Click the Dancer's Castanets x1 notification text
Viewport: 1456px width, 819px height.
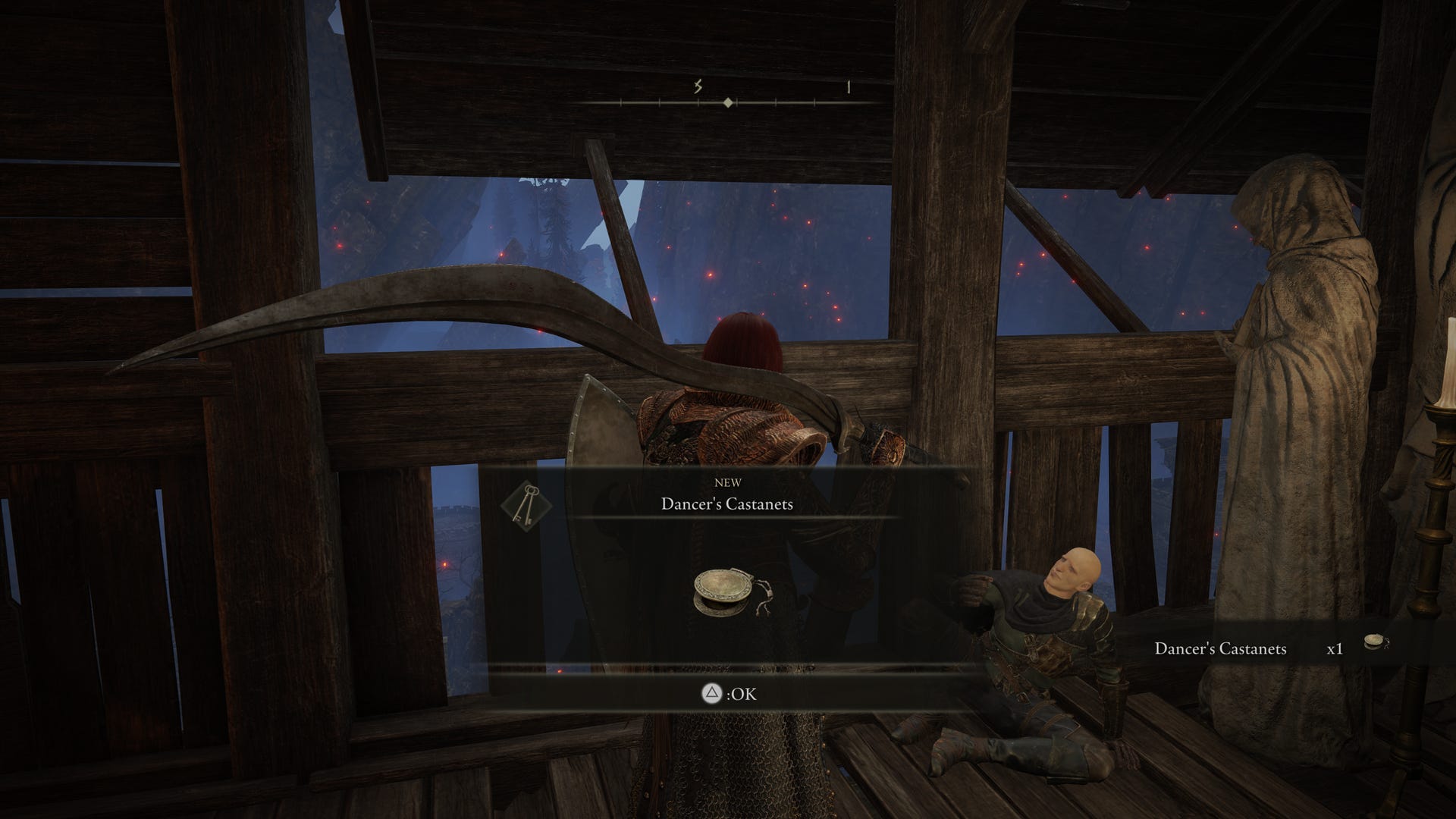click(1220, 649)
